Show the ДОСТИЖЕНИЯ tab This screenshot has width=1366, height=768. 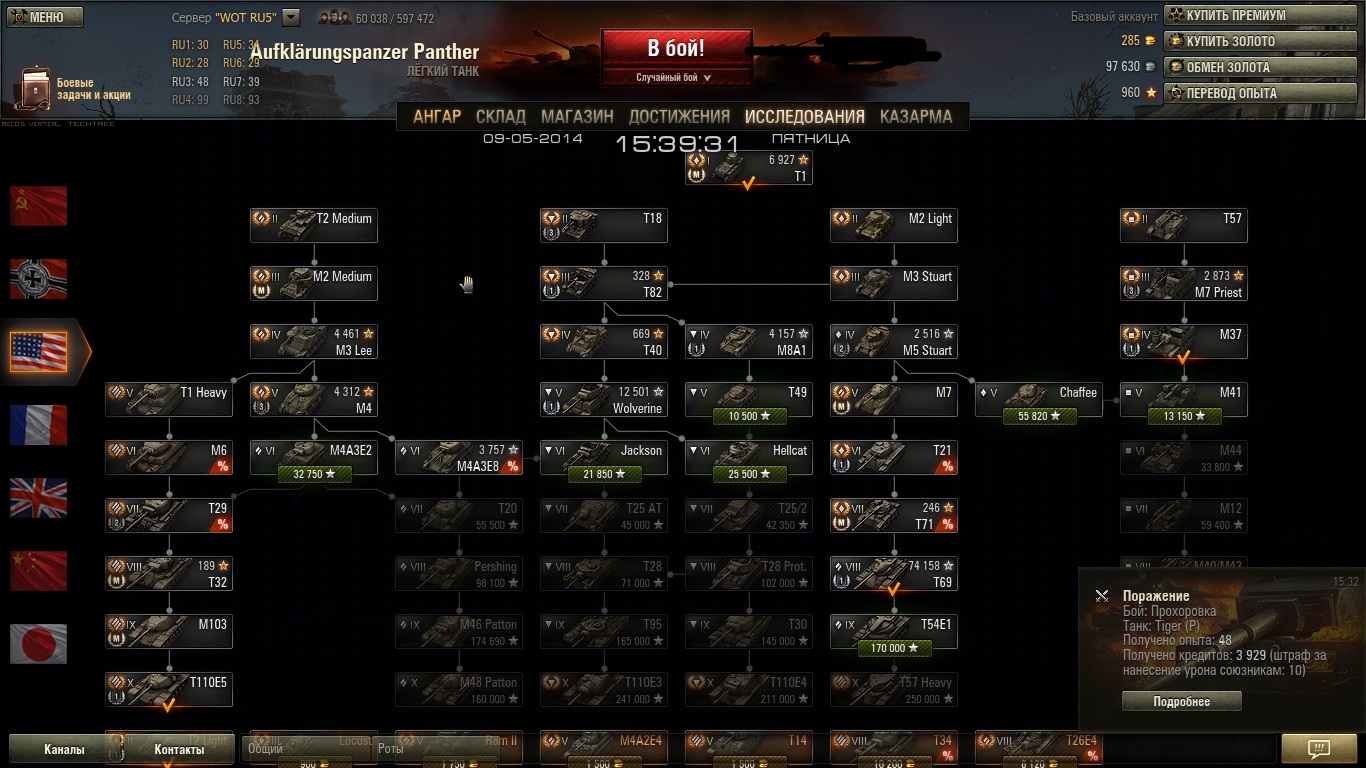(679, 116)
